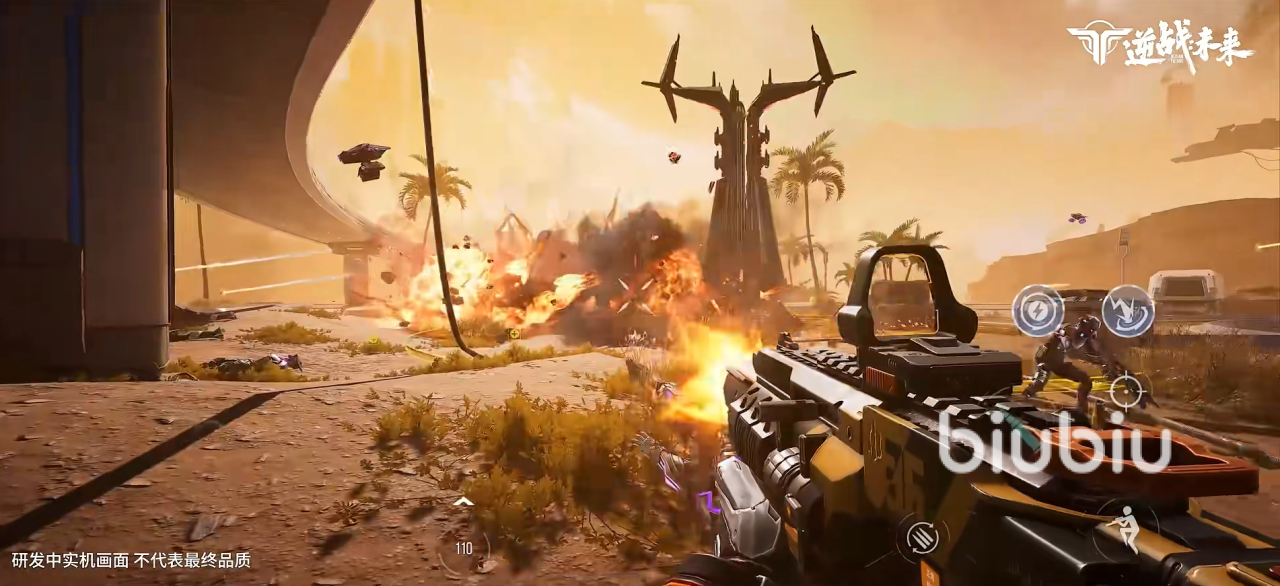Toggle the crouch stance button
Viewport: 1280px width, 586px height.
click(x=1128, y=527)
